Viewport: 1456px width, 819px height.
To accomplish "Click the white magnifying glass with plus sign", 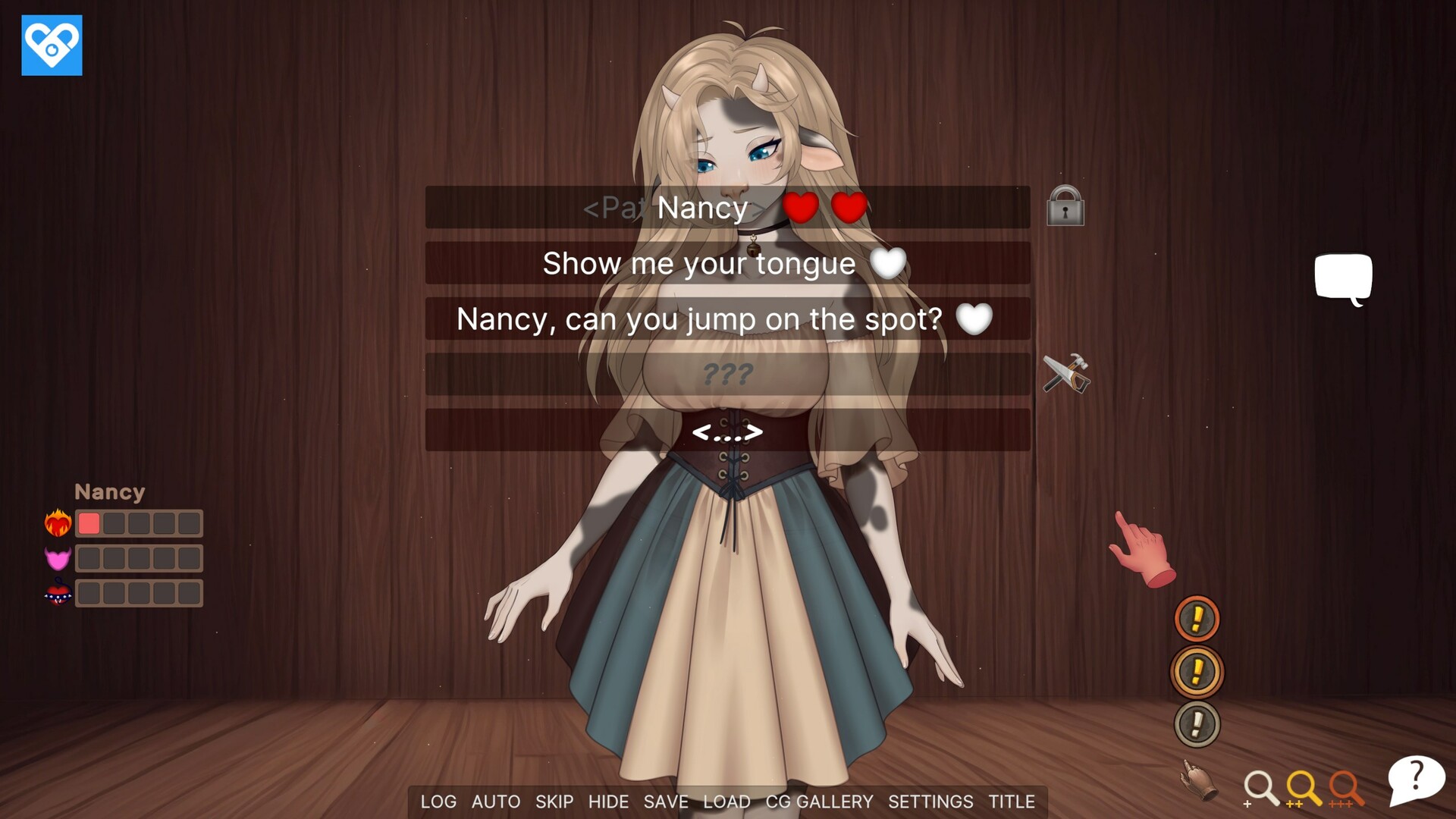I will tap(1262, 789).
